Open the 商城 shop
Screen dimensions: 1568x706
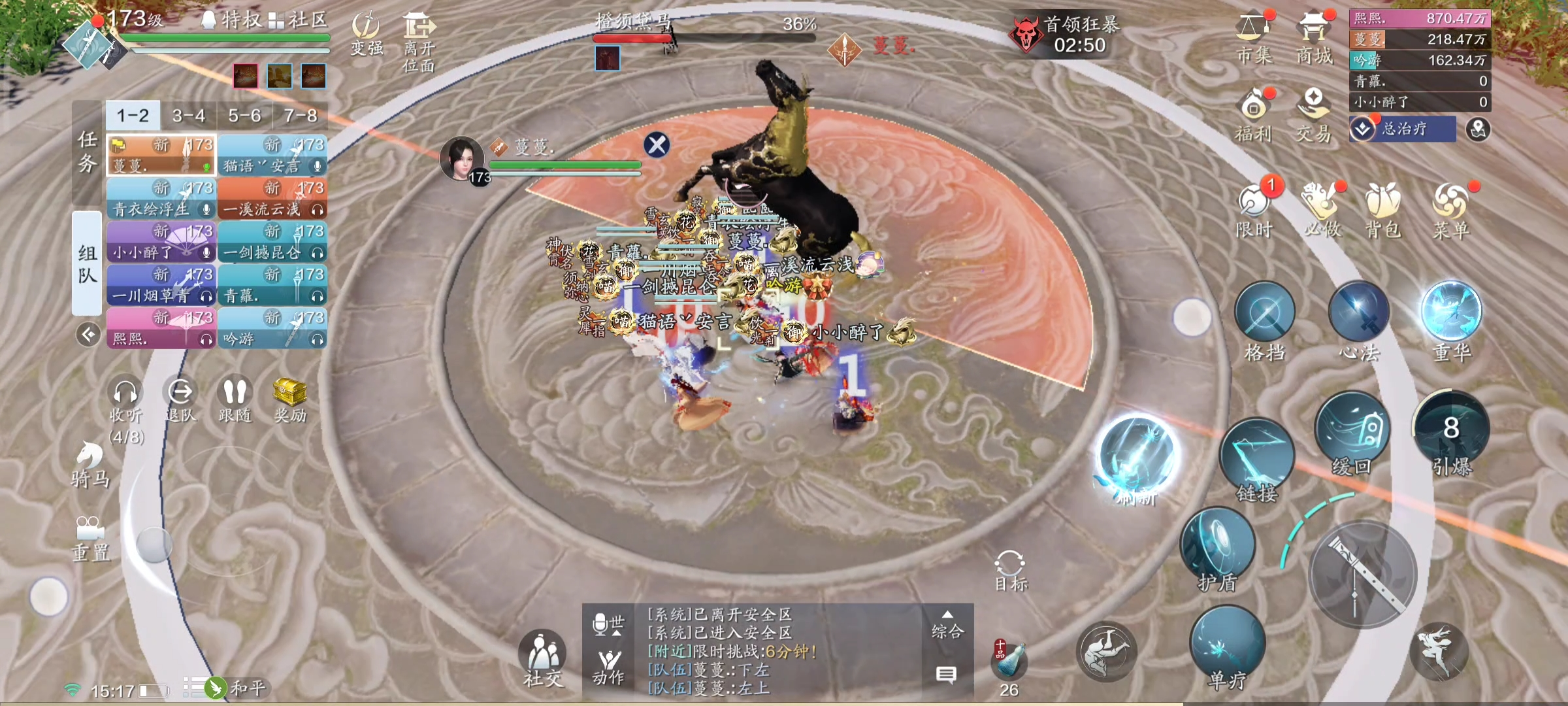click(x=1314, y=38)
